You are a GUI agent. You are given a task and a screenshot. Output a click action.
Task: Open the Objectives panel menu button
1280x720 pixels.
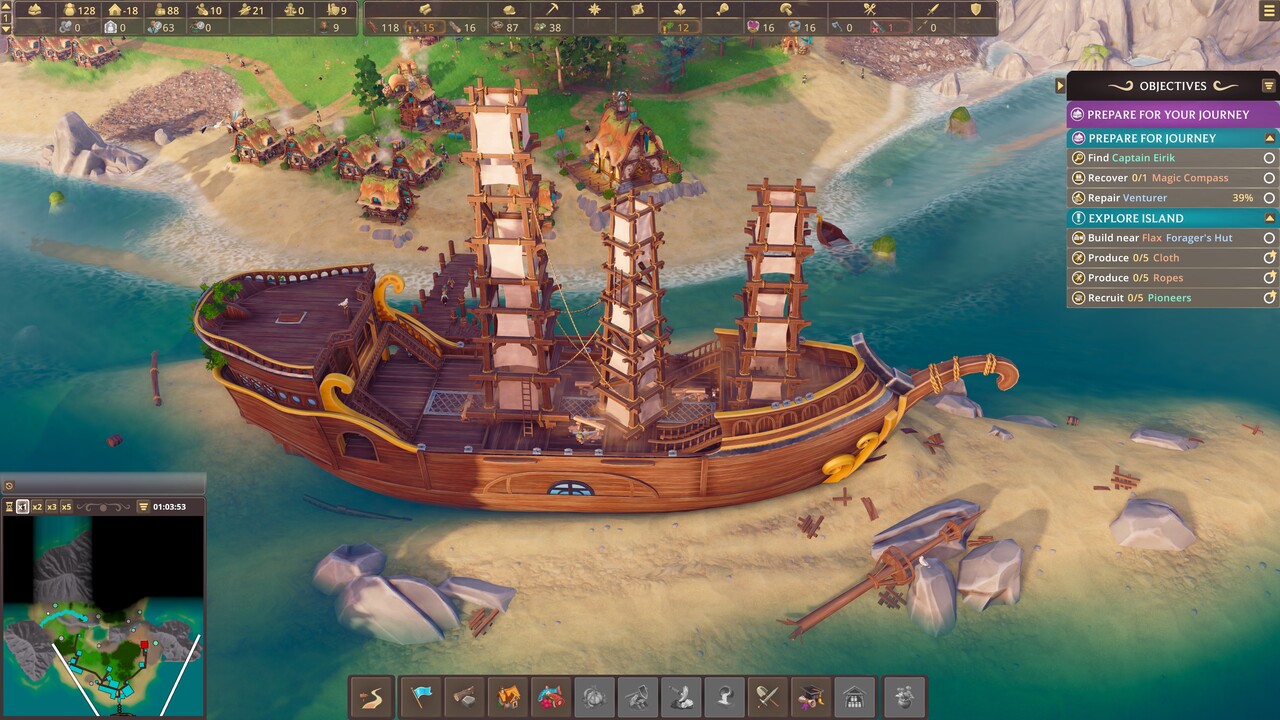pyautogui.click(x=1268, y=86)
